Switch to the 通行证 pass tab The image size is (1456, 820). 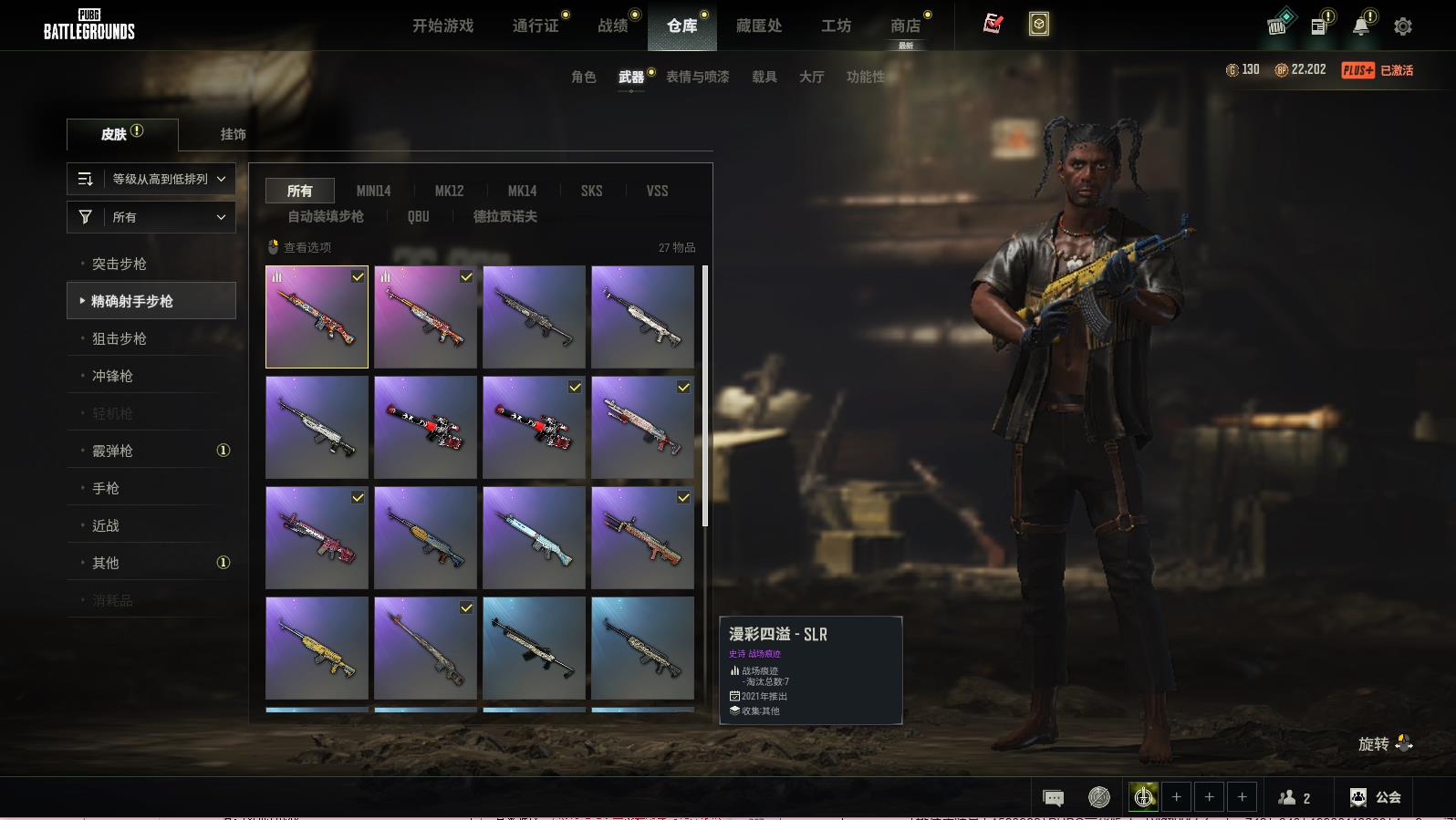click(x=536, y=26)
